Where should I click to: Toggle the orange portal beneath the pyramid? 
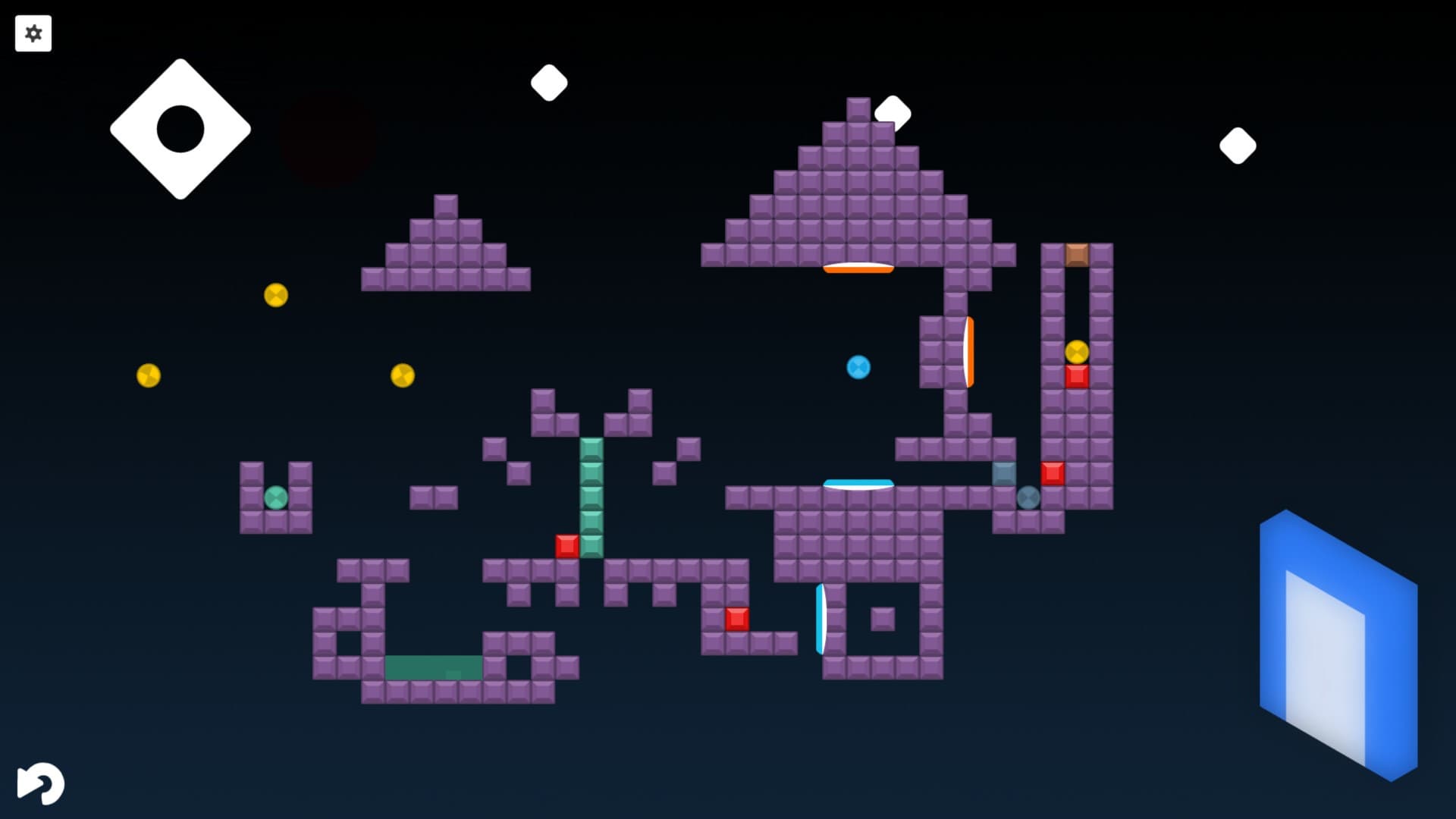point(858,267)
